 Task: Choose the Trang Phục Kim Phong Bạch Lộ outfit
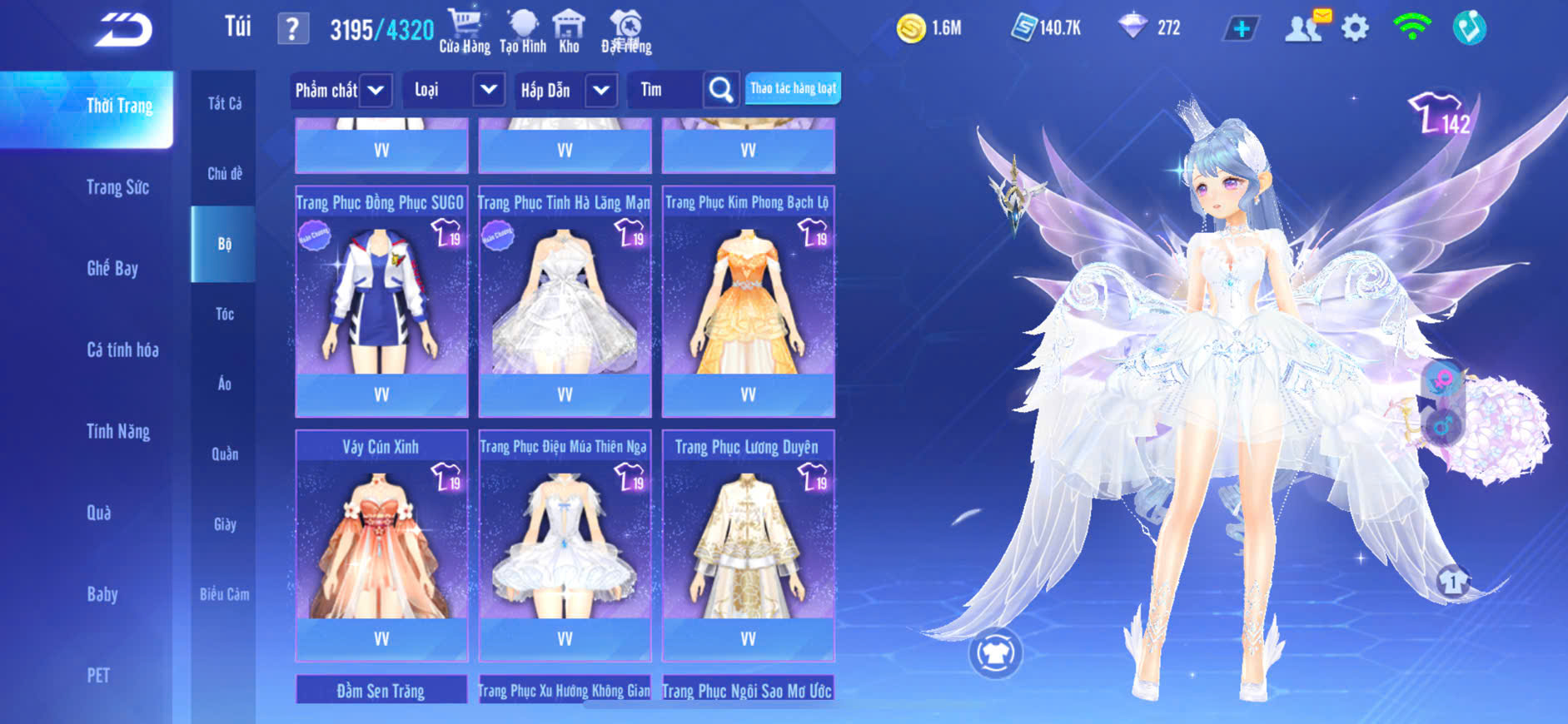[x=748, y=300]
